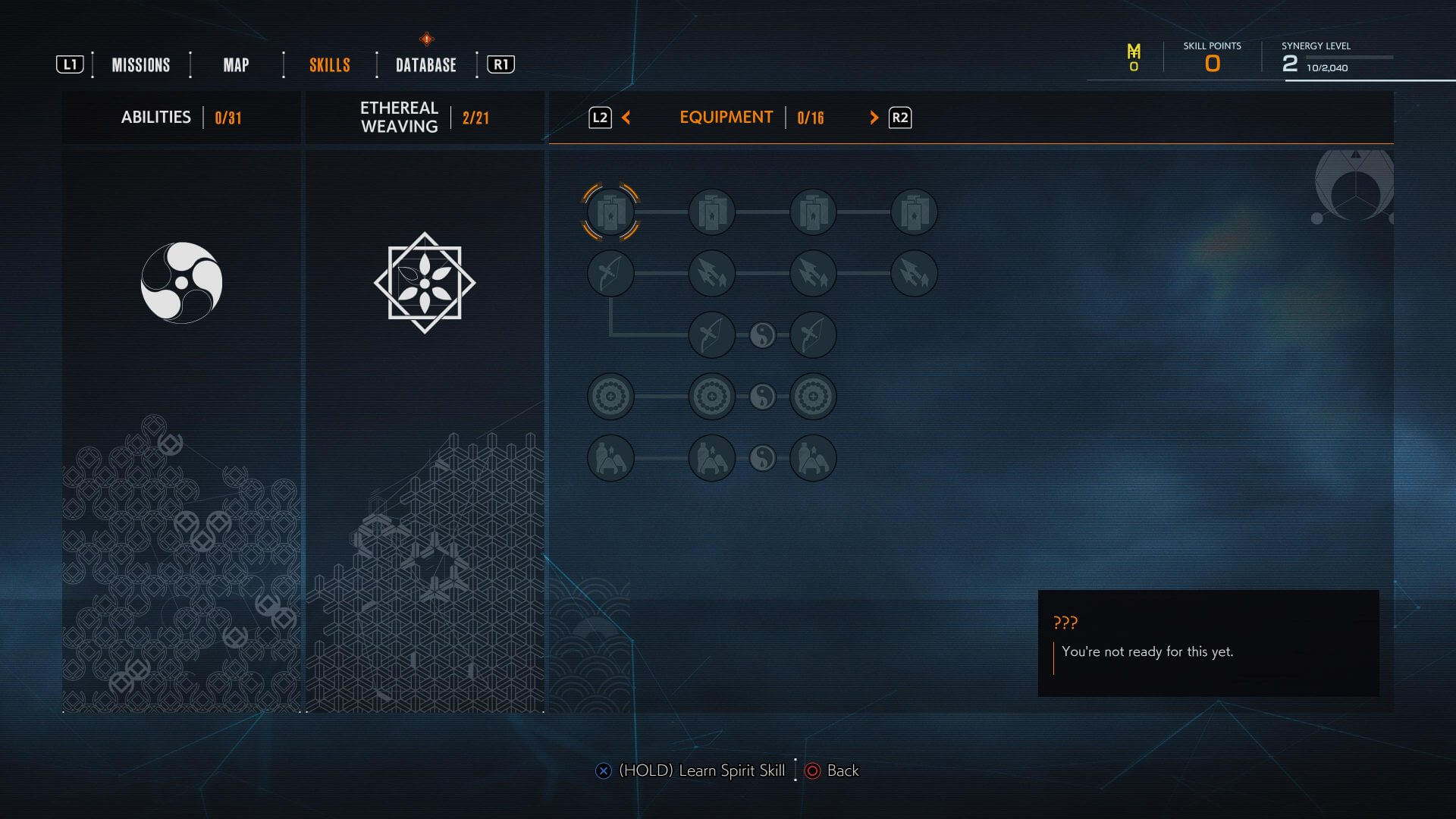Image resolution: width=1456 pixels, height=819 pixels.
Task: Open the Database tab
Action: [x=426, y=65]
